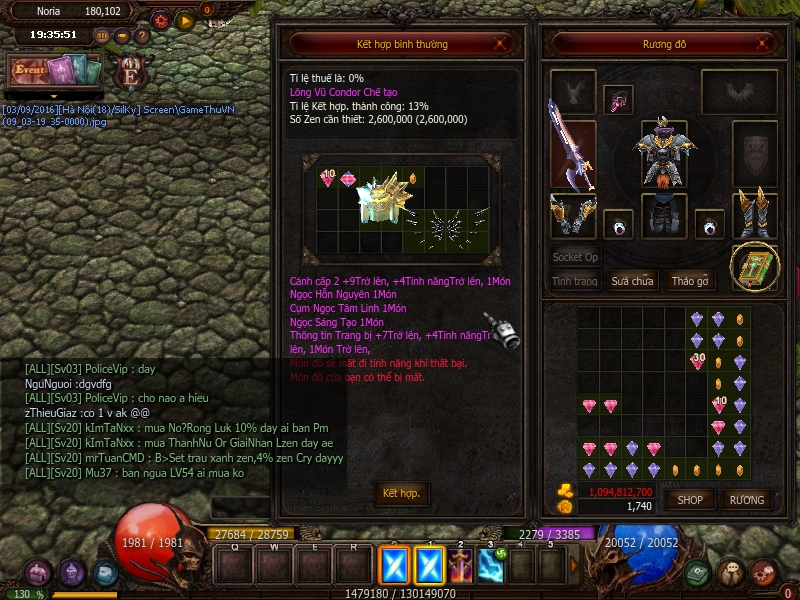Select the equipped armor chest slot
This screenshot has width=800, height=600.
point(661,150)
